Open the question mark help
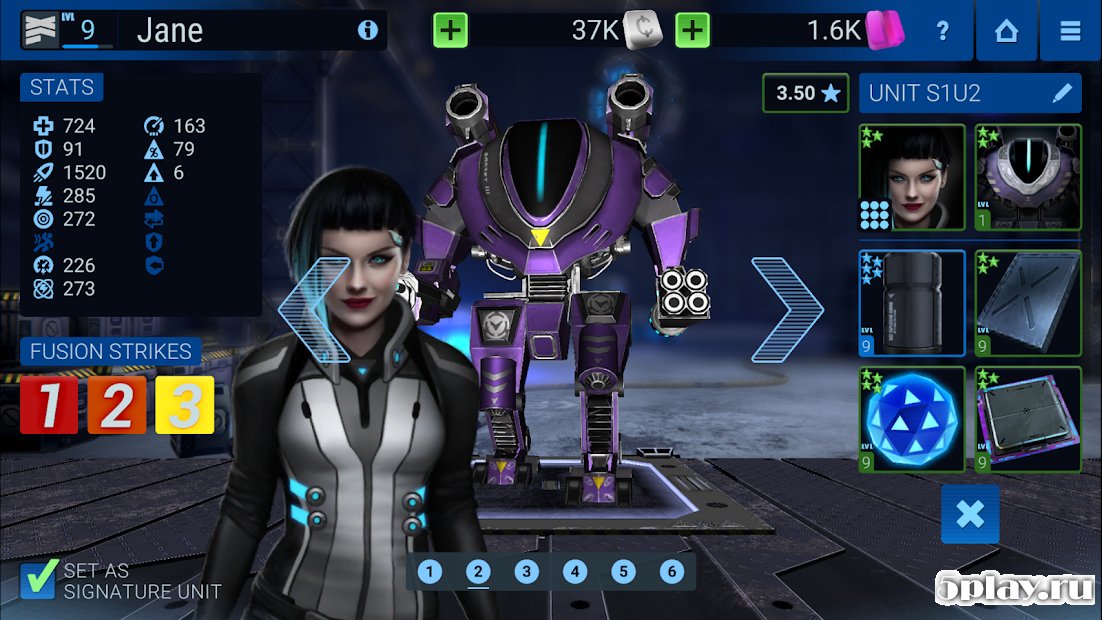The height and width of the screenshot is (620, 1102). (x=942, y=31)
